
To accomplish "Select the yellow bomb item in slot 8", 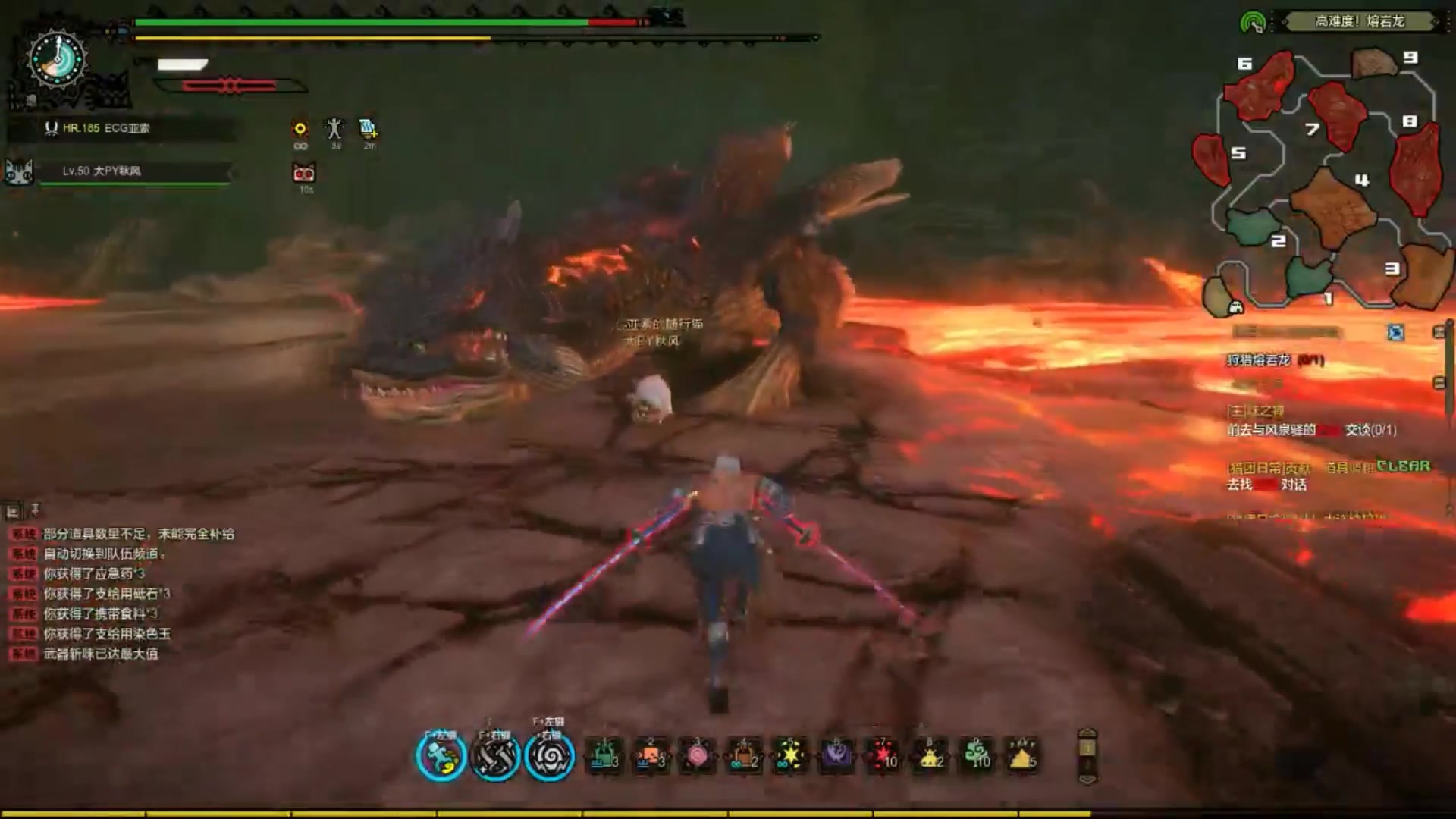I will click(x=930, y=756).
